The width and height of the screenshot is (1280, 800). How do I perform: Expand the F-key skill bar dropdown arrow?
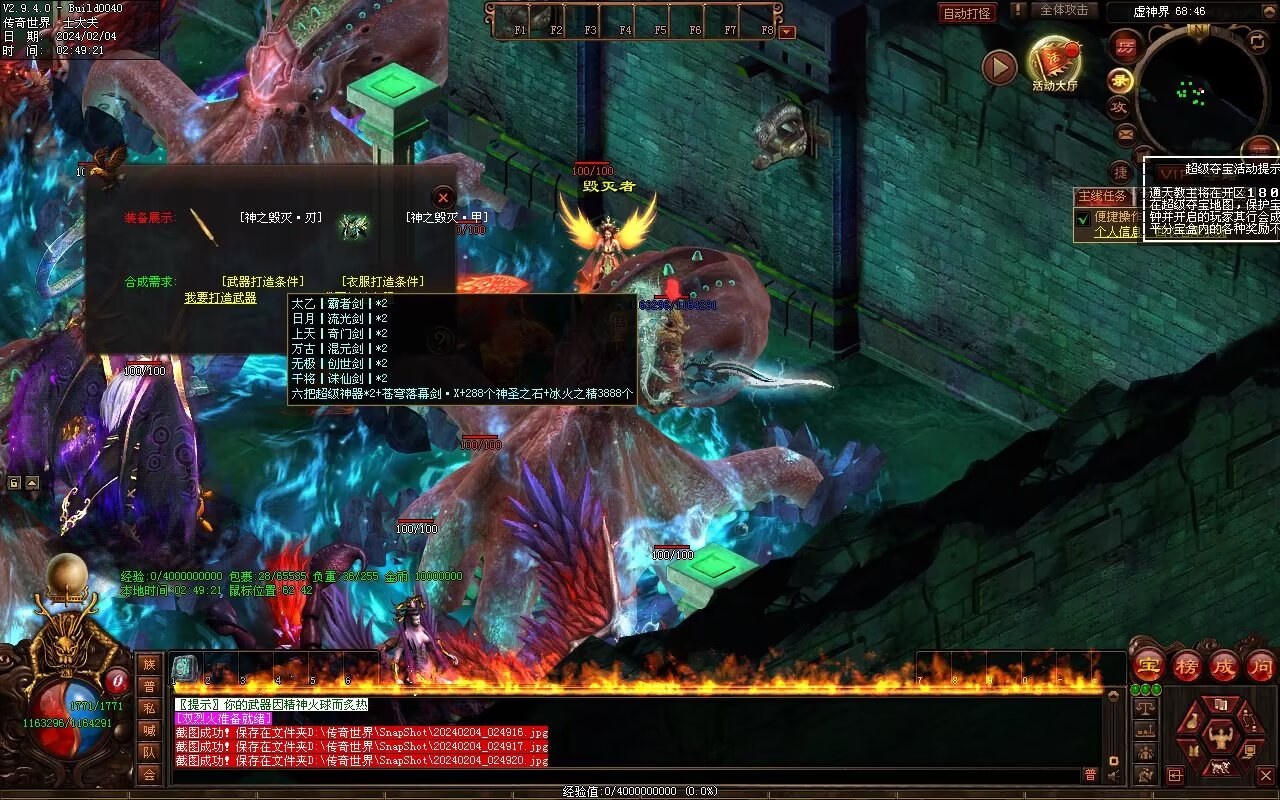pos(787,31)
